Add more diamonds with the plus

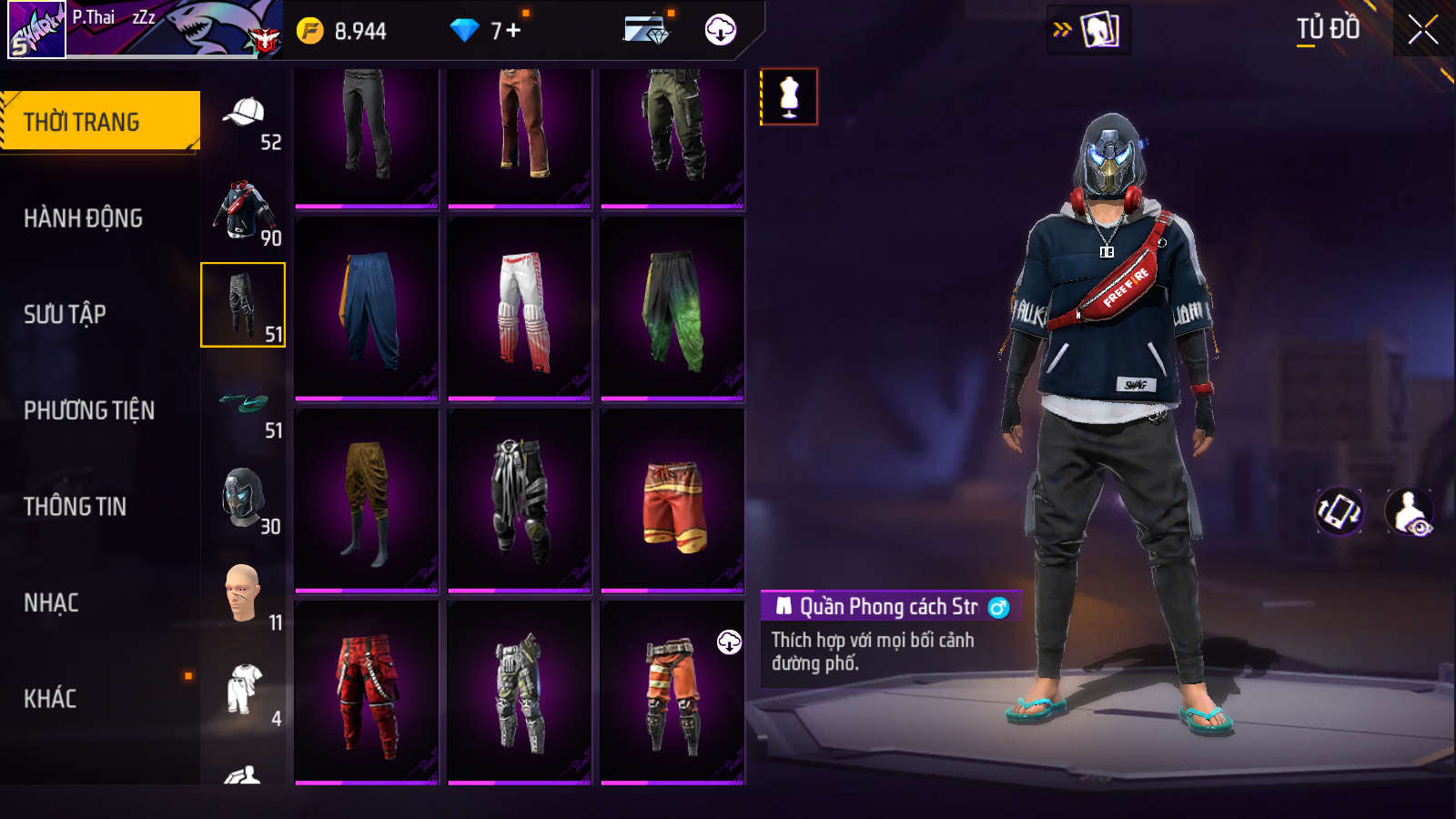pos(513,31)
